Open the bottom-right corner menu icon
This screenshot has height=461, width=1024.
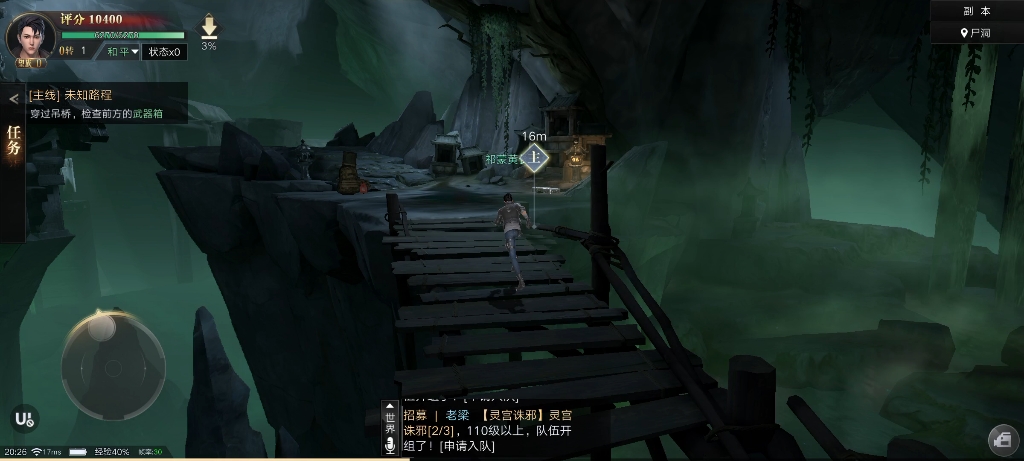coord(1002,439)
